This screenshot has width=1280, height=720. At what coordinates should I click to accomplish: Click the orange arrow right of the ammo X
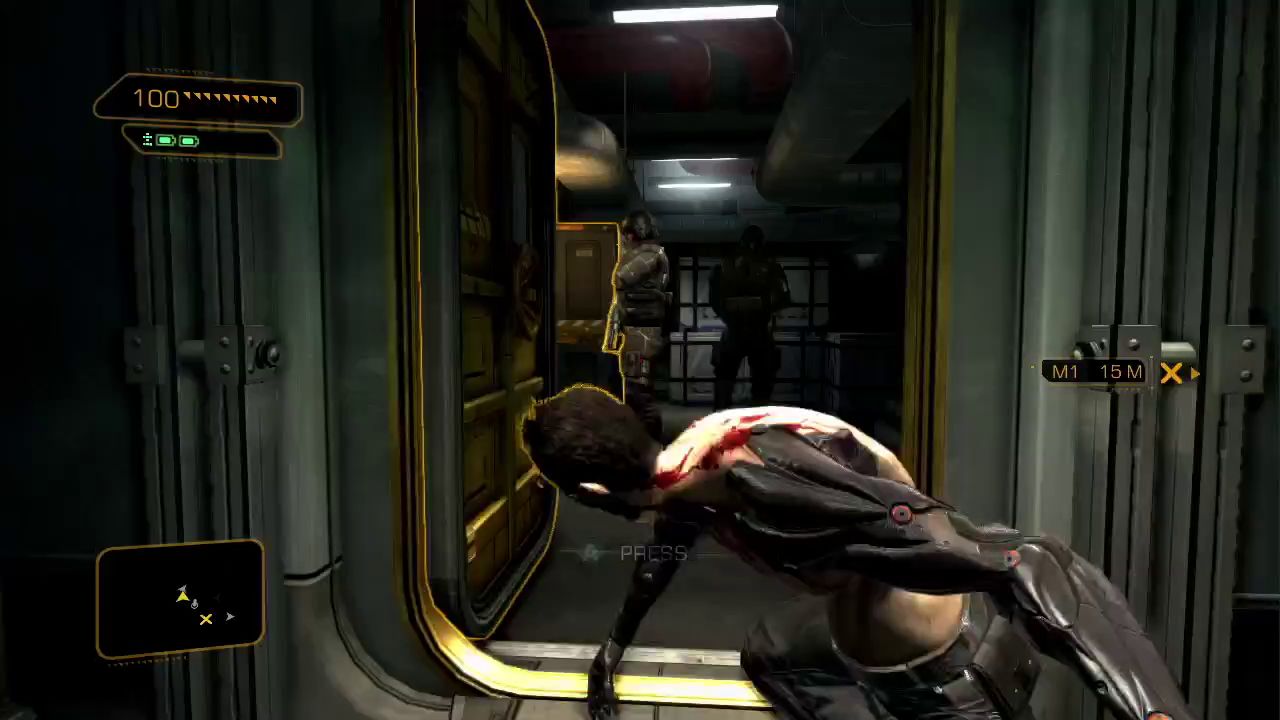coord(1194,372)
